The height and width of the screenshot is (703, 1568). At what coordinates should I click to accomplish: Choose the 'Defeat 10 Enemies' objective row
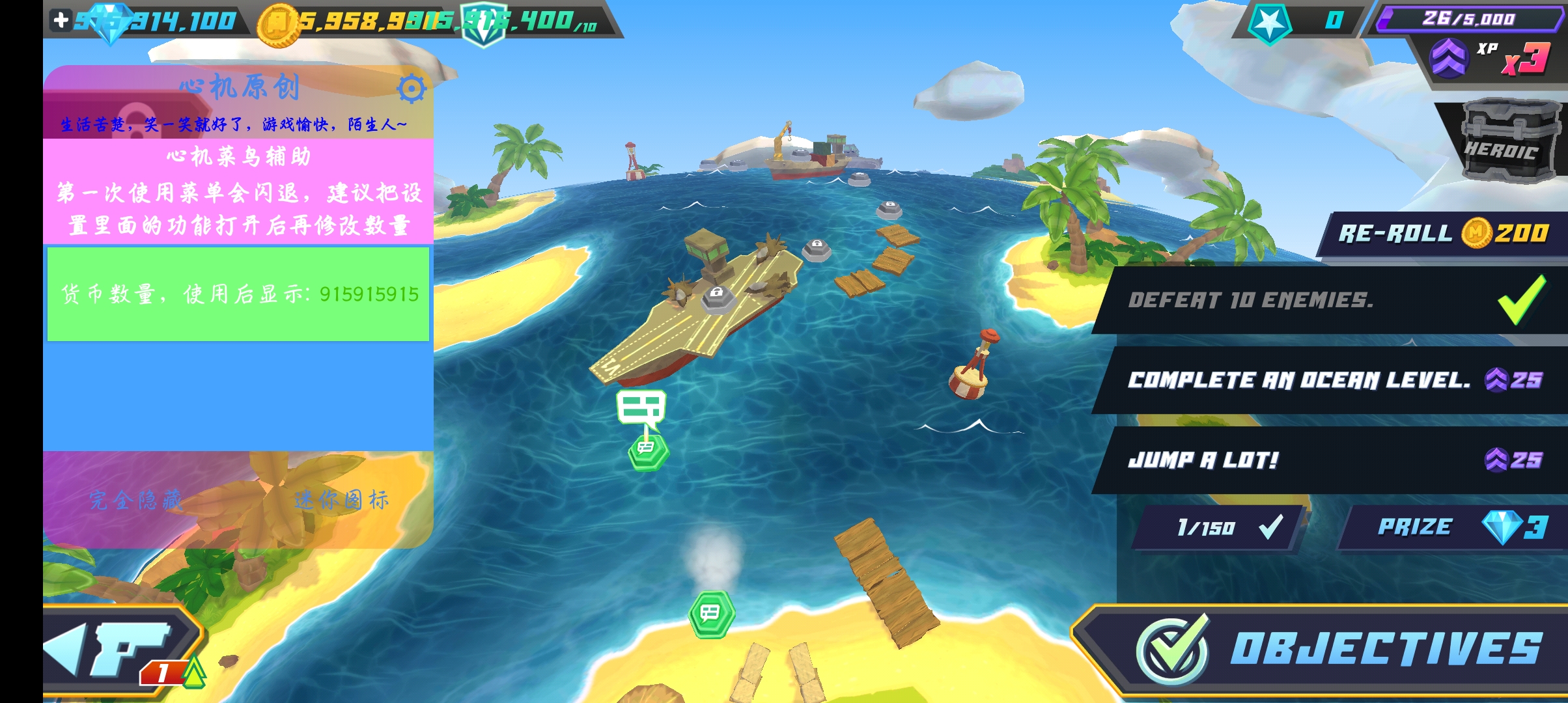(1328, 300)
